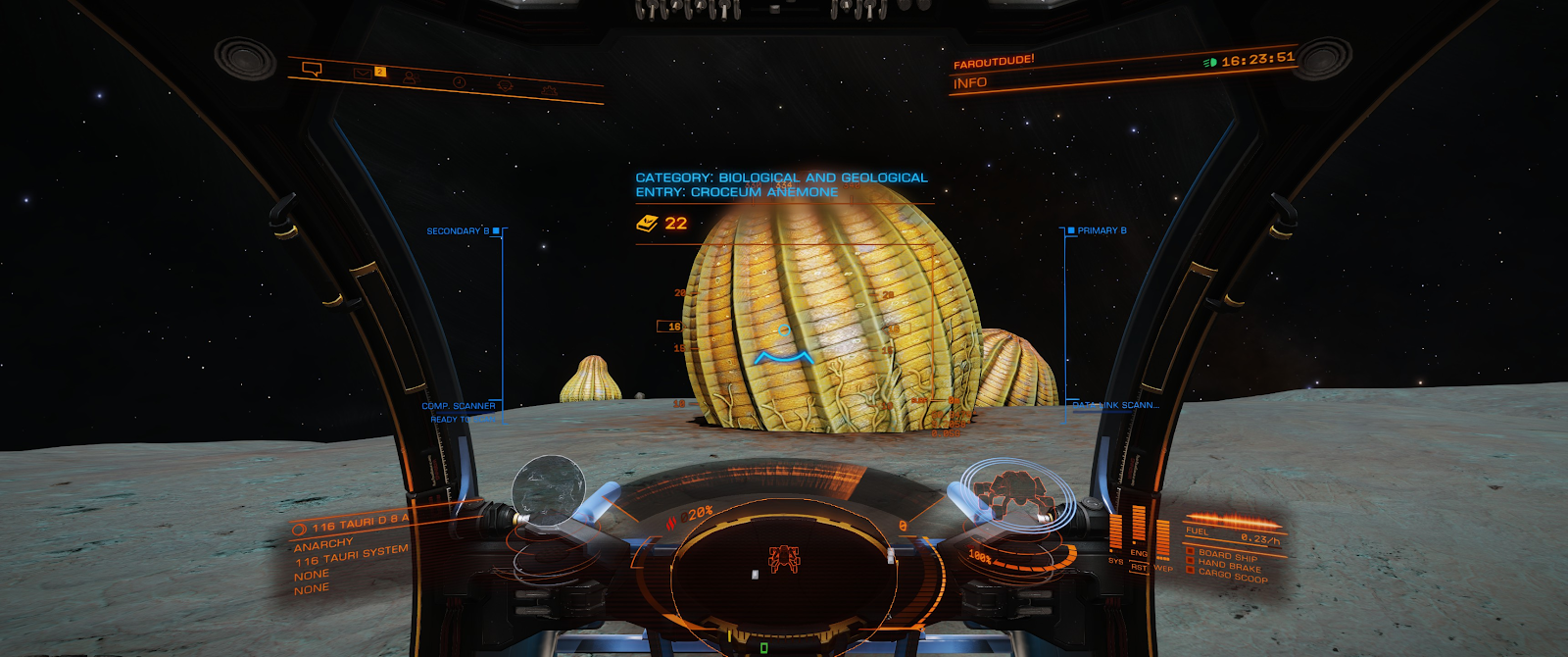Click the Data Link Scanner primary fire group
Image resolution: width=1568 pixels, height=657 pixels.
click(1115, 404)
